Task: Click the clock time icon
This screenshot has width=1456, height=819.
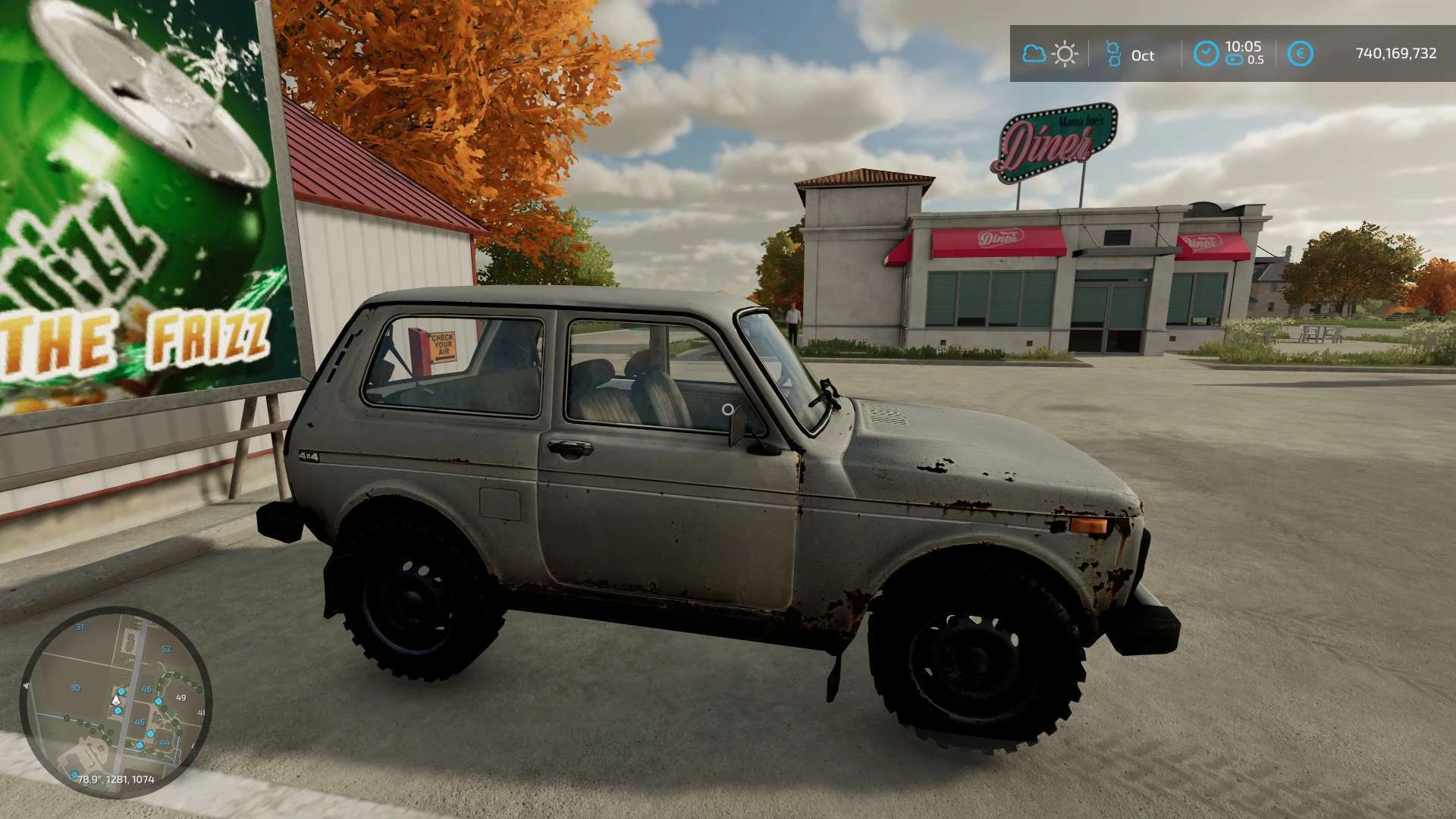Action: 1205,54
